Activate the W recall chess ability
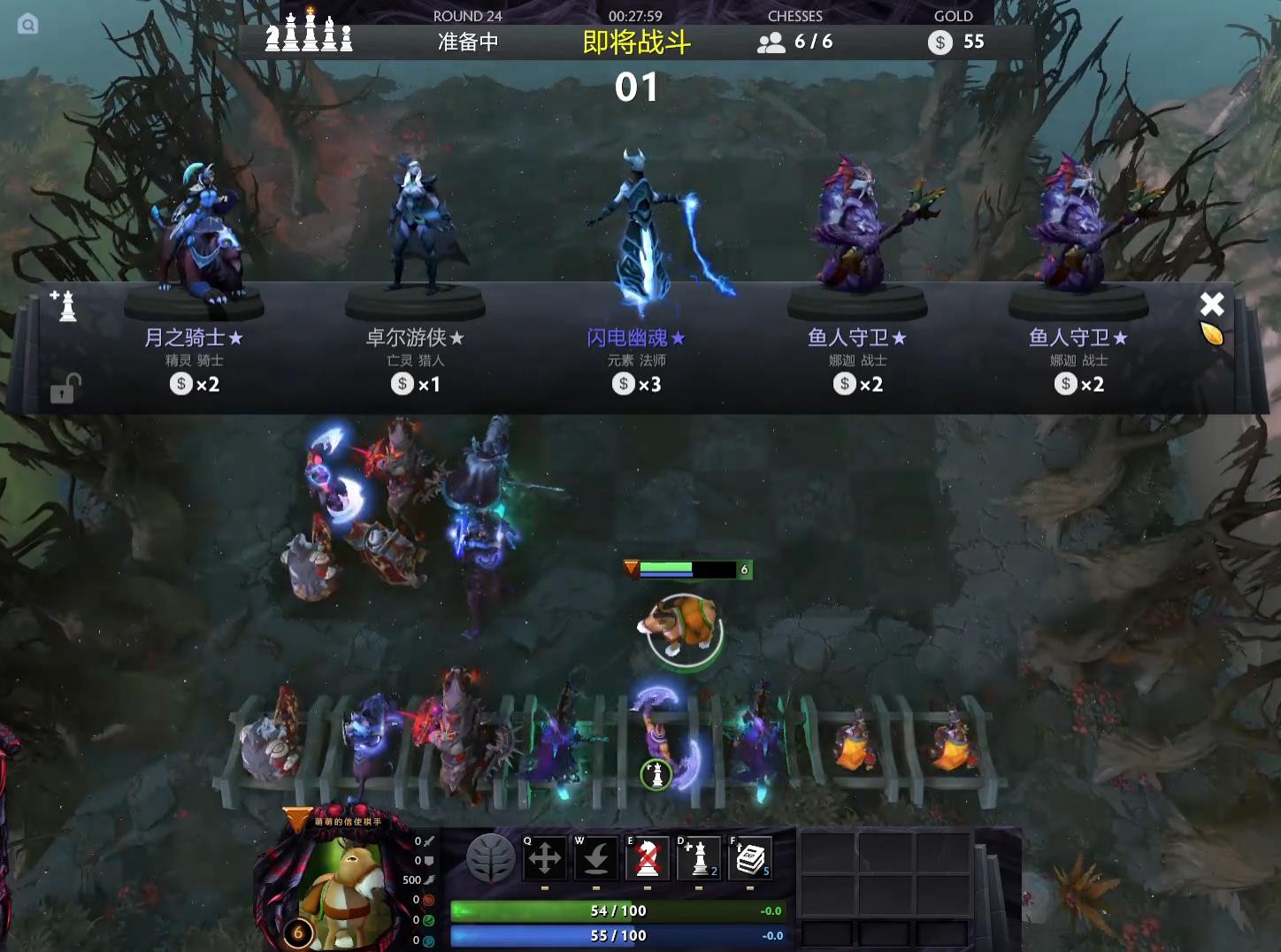Viewport: 1281px width, 952px height. 595,857
